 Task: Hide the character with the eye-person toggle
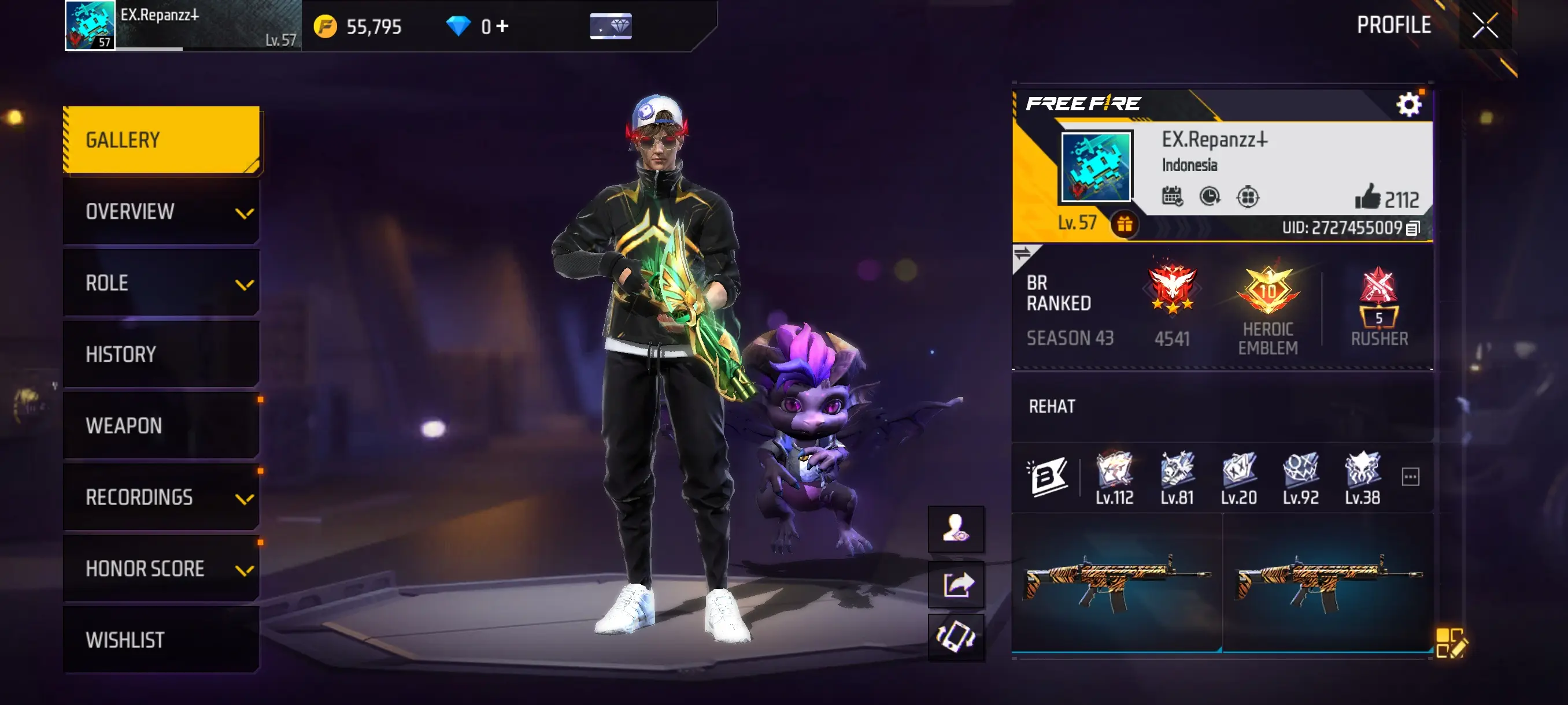click(956, 528)
